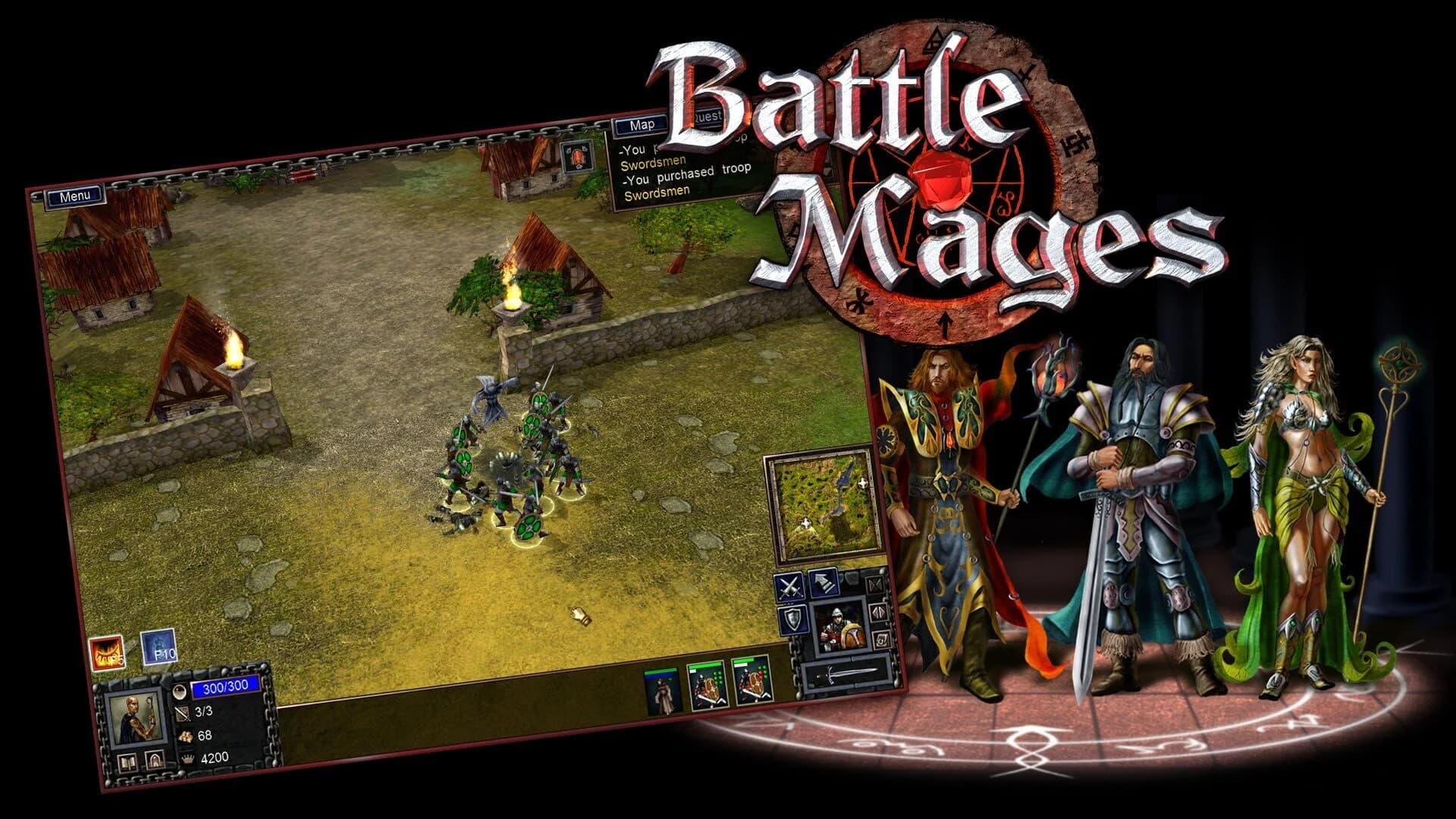Select the Map tab
Image resolution: width=1456 pixels, height=819 pixels.
click(642, 127)
